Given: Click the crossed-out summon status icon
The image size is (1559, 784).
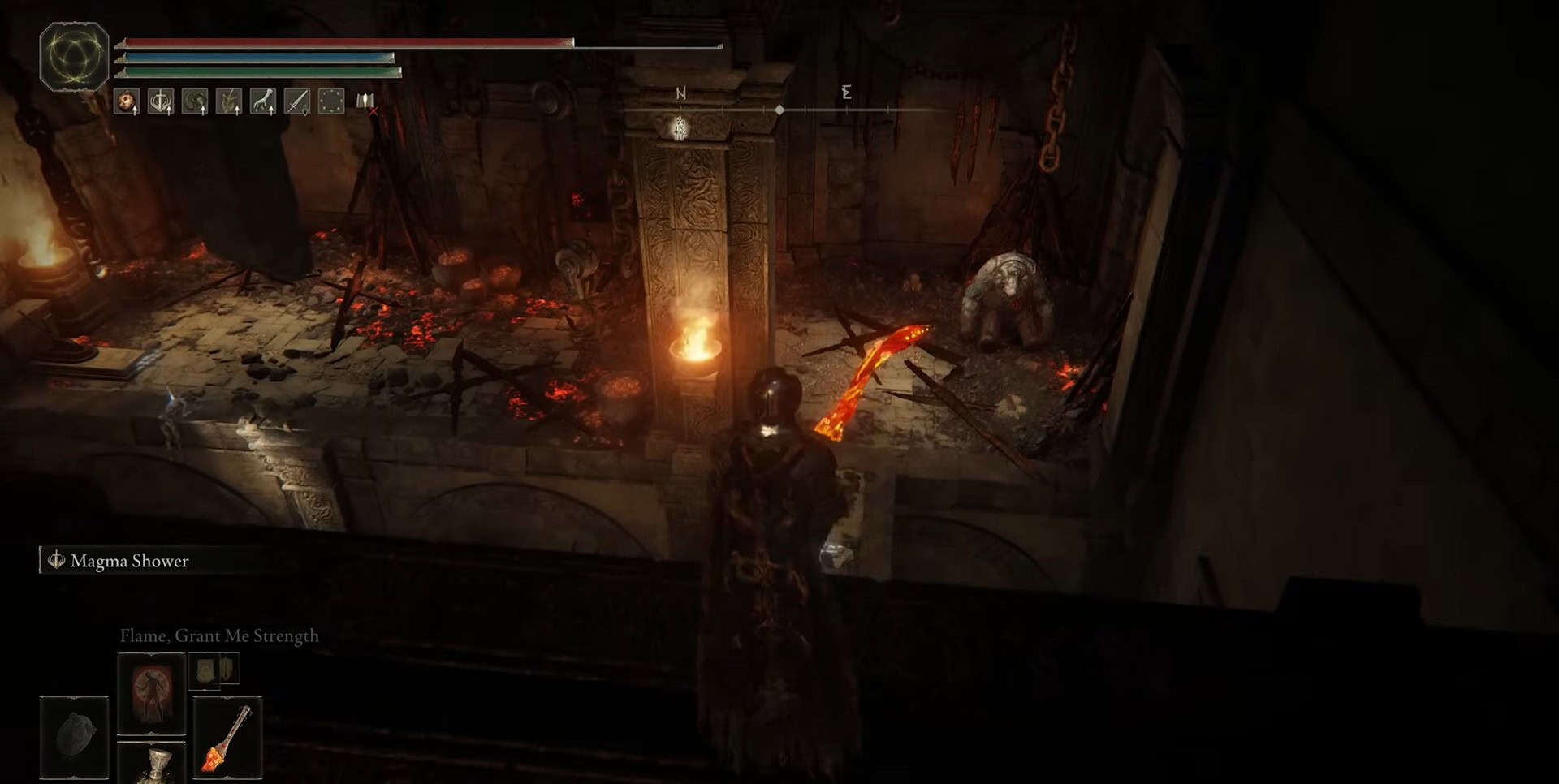Looking at the screenshot, I should [366, 102].
